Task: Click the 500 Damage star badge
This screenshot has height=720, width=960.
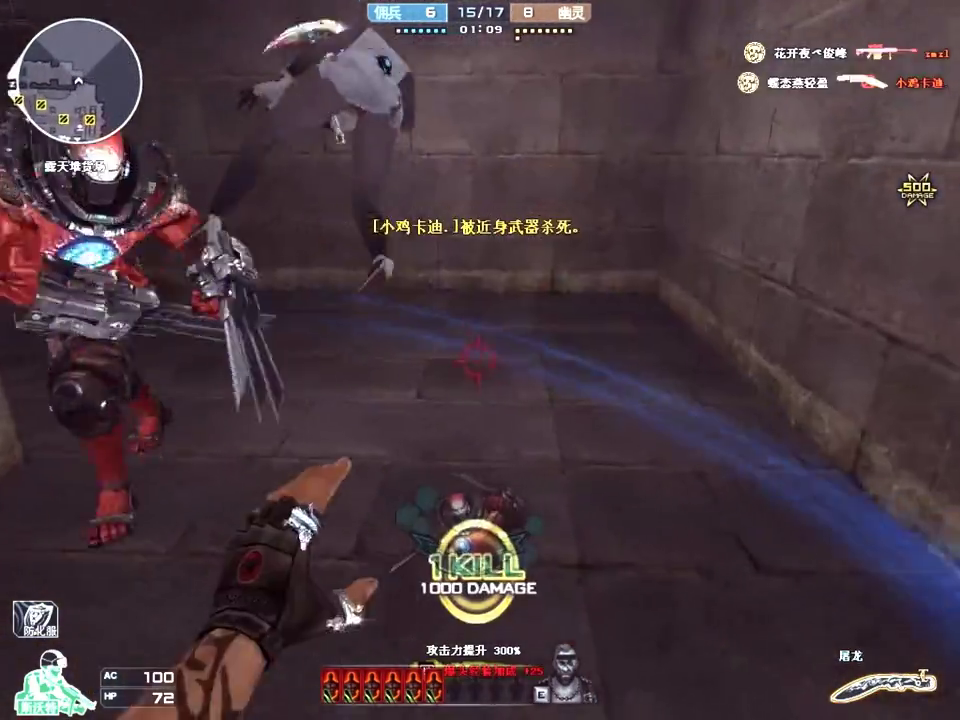Action: point(916,190)
